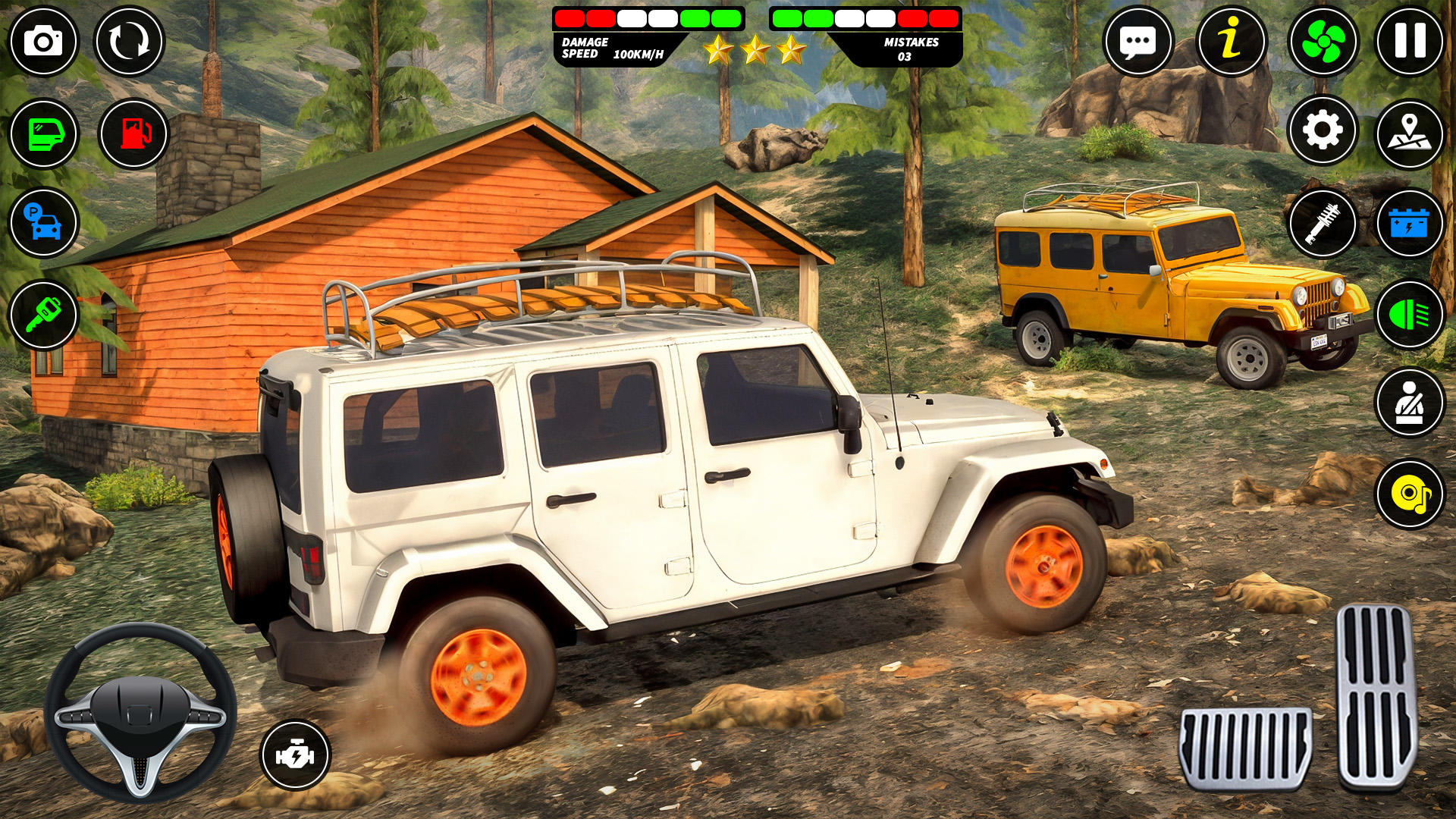The height and width of the screenshot is (819, 1456).
Task: Open the green car door icon
Action: coord(43,134)
